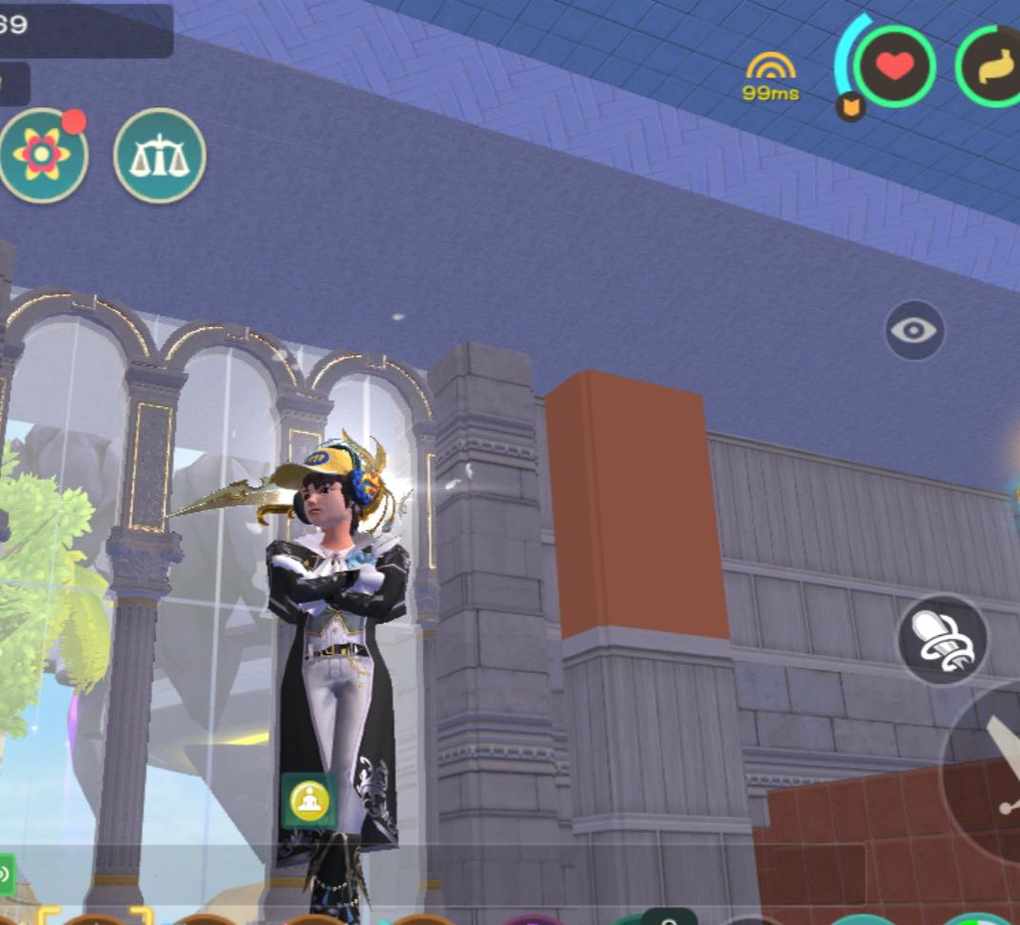Toggle the eye visibility button
This screenshot has width=1020, height=925.
pos(914,330)
